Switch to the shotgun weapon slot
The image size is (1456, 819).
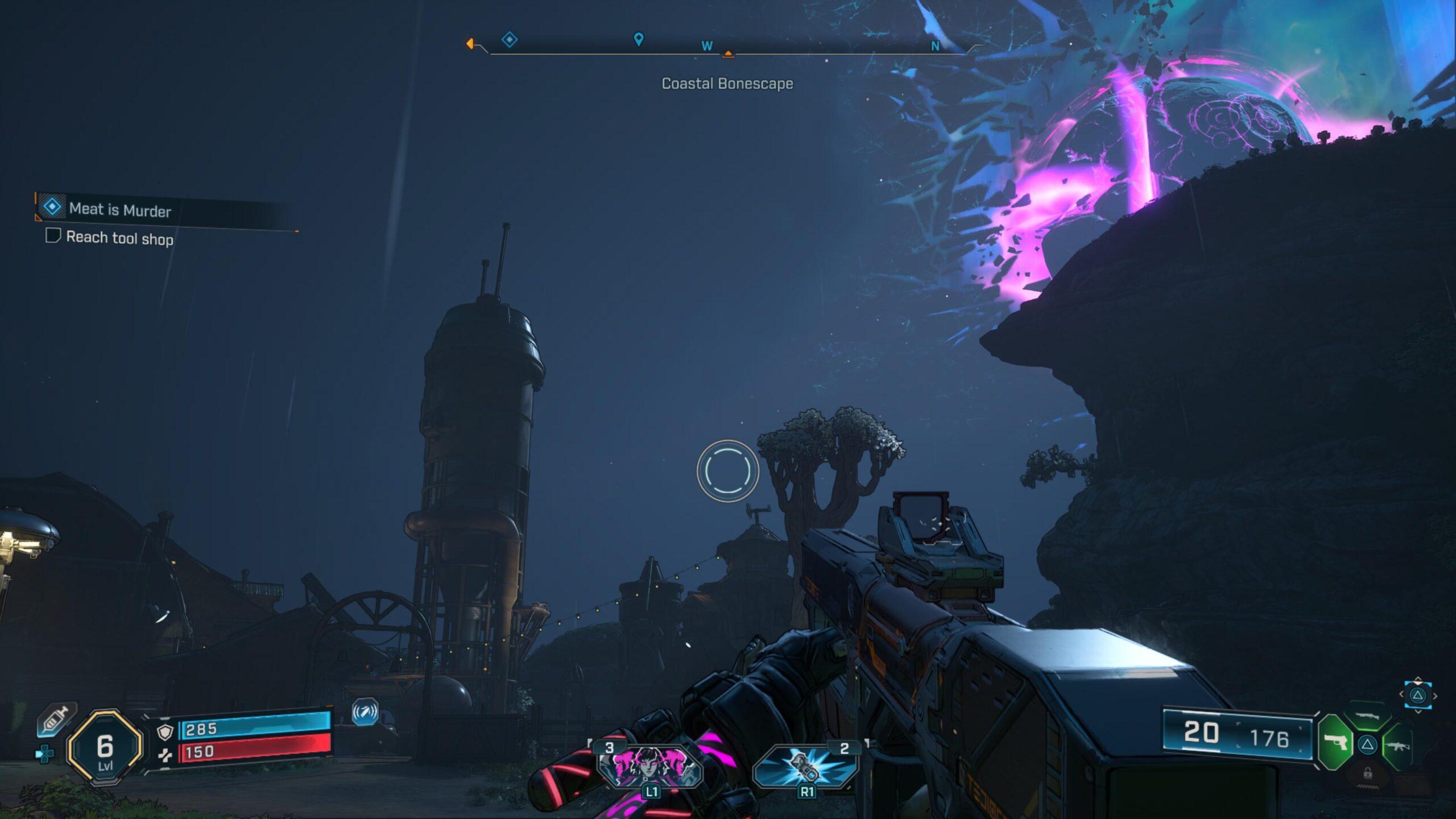[1367, 717]
